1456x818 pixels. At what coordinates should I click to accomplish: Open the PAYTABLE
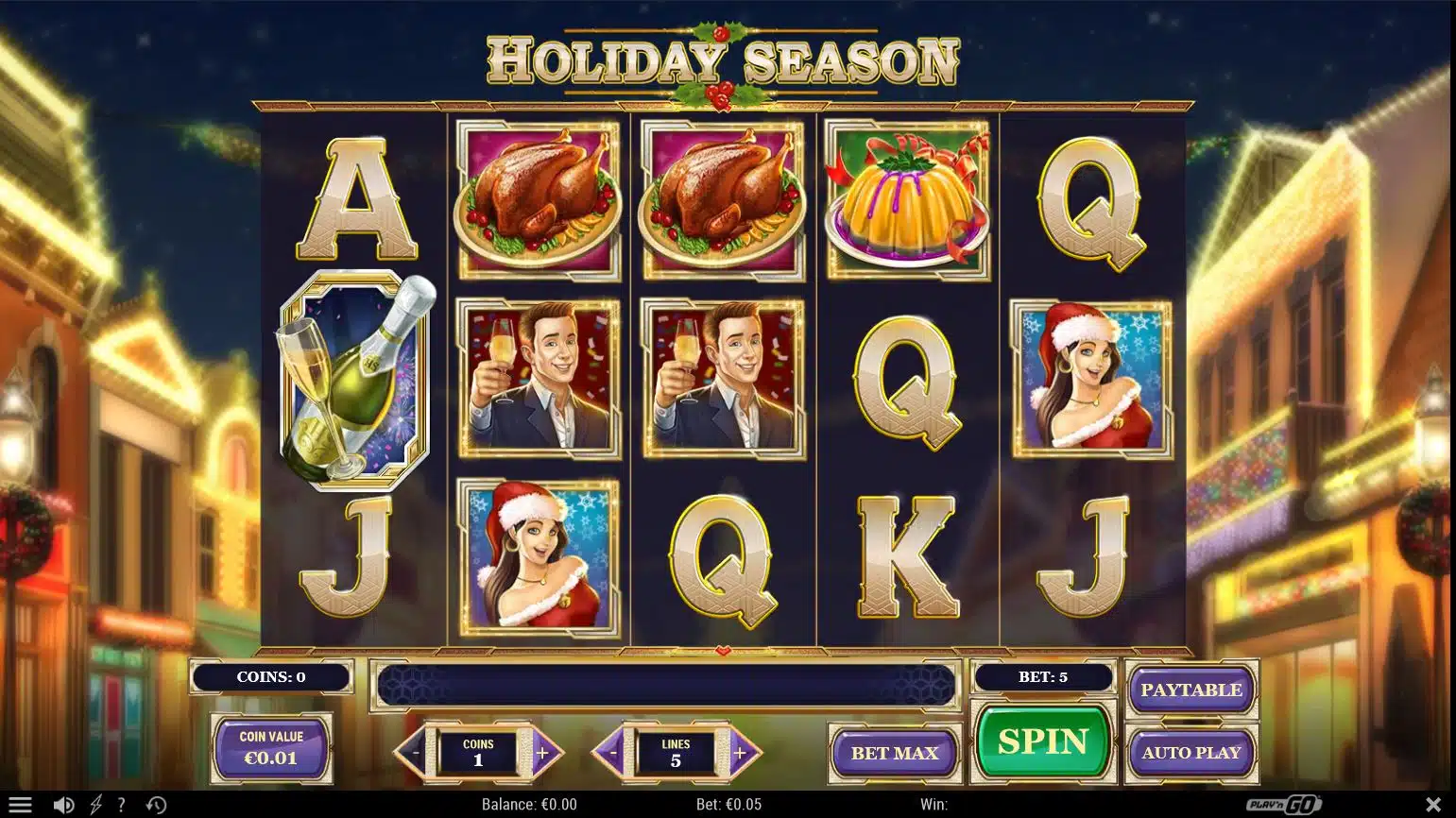tap(1190, 690)
